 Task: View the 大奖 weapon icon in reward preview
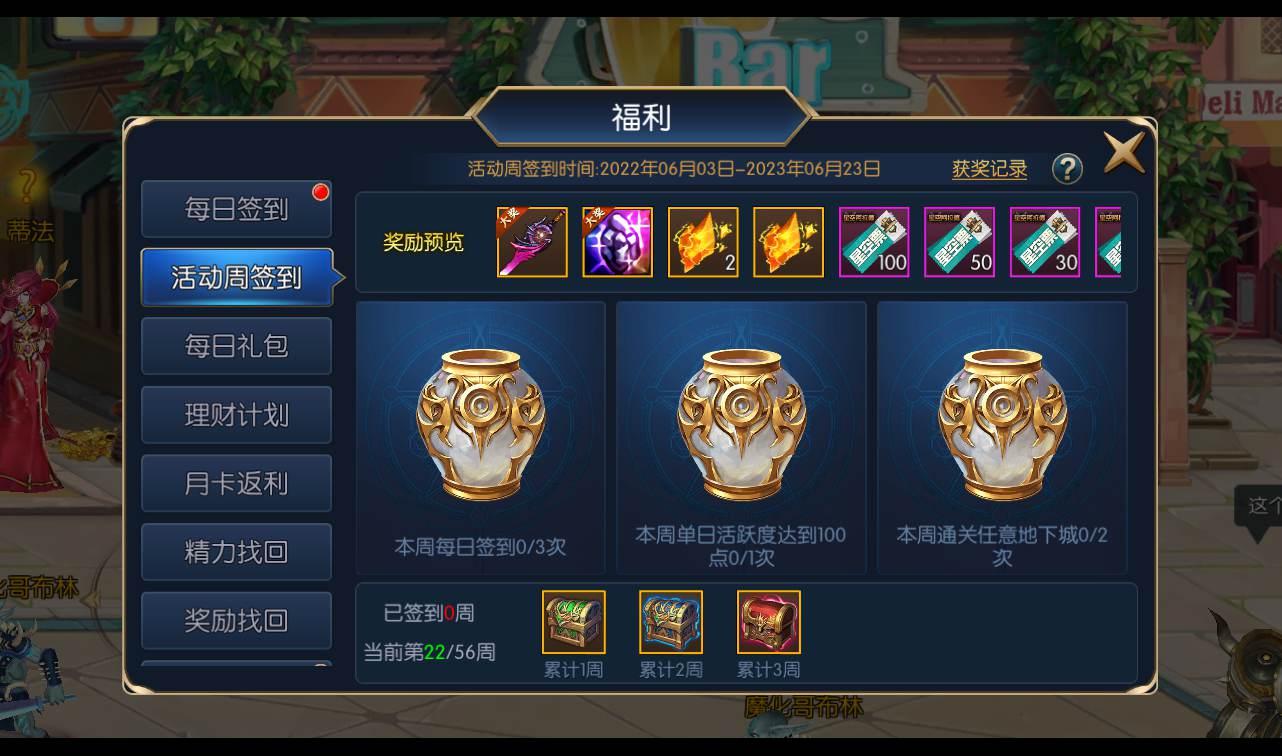(x=531, y=241)
